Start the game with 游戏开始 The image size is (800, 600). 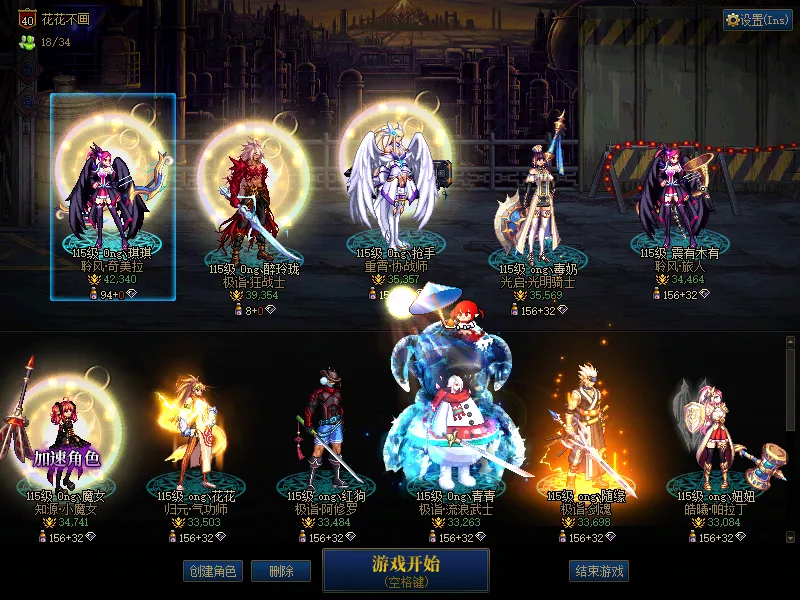click(x=405, y=569)
